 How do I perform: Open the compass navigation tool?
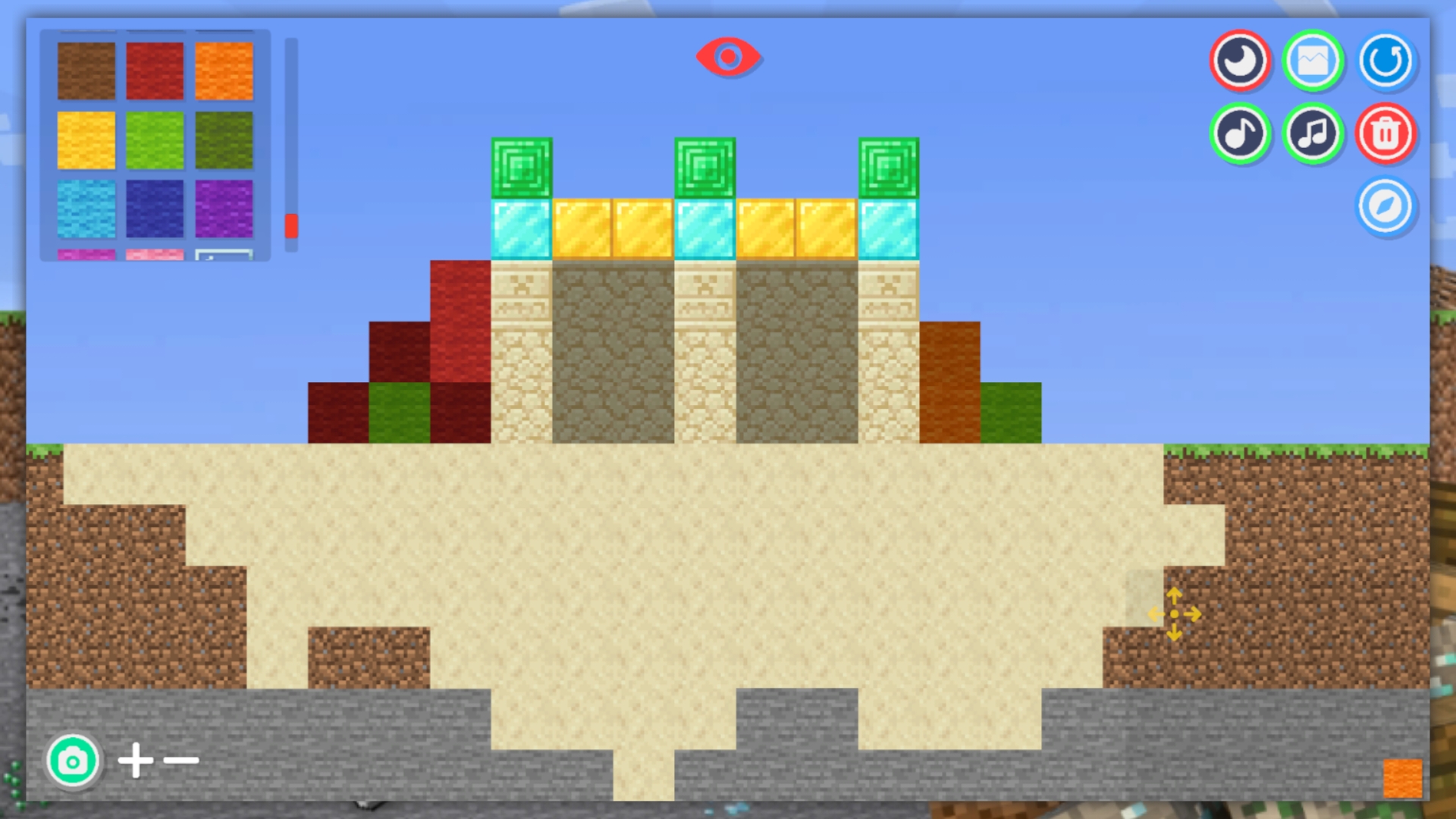point(1386,207)
